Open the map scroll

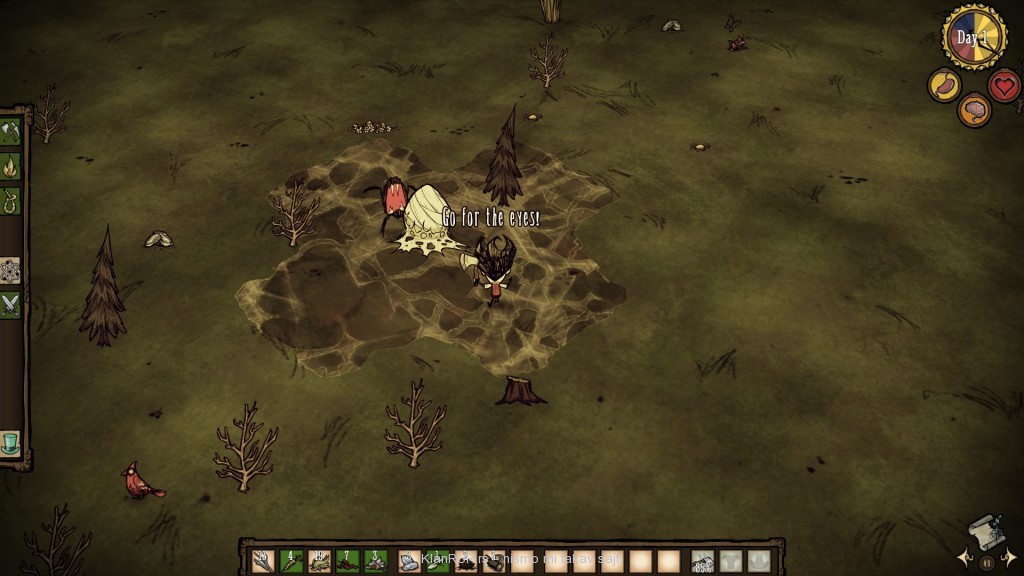986,534
